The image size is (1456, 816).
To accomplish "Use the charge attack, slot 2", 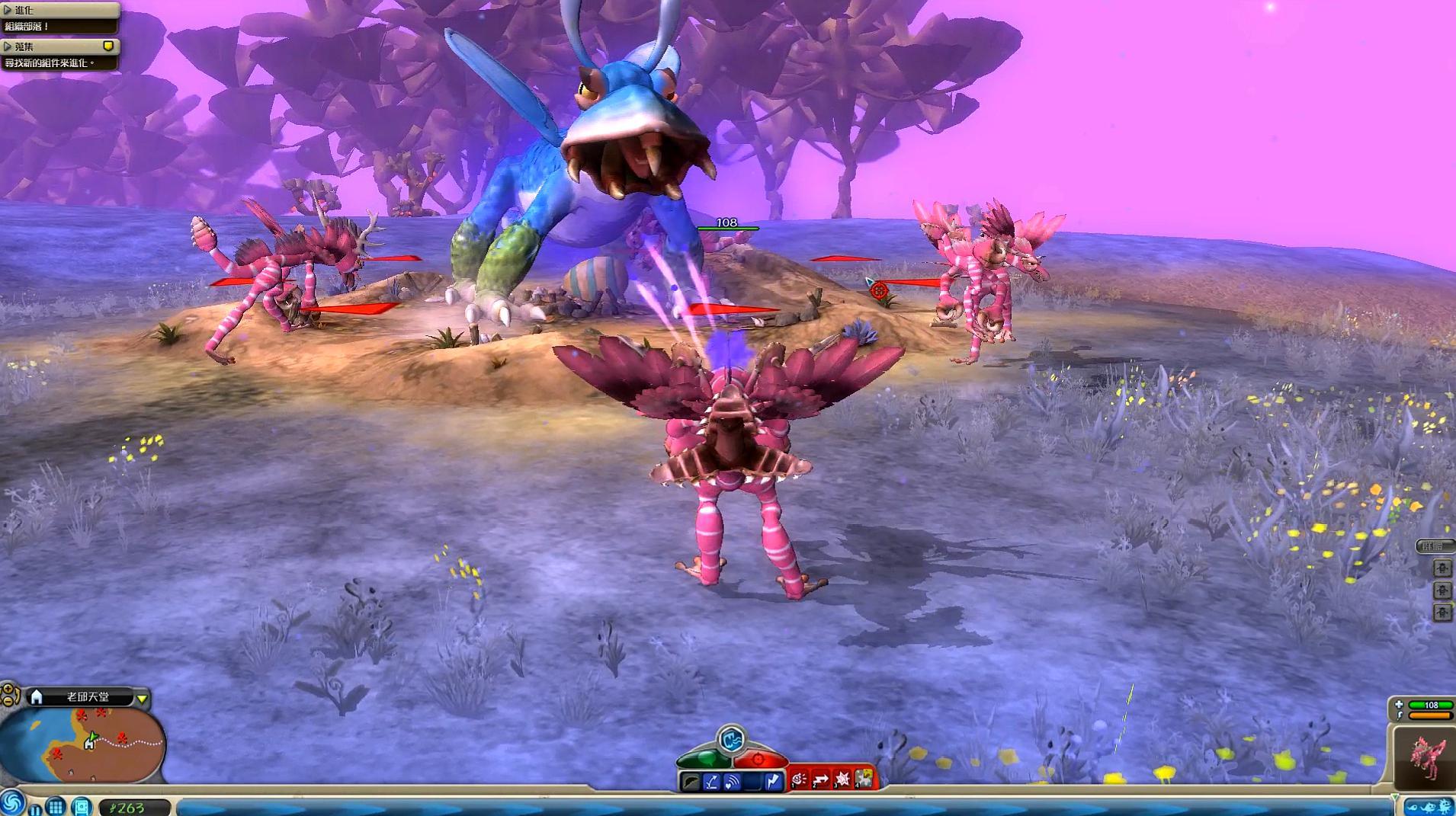I will click(821, 779).
